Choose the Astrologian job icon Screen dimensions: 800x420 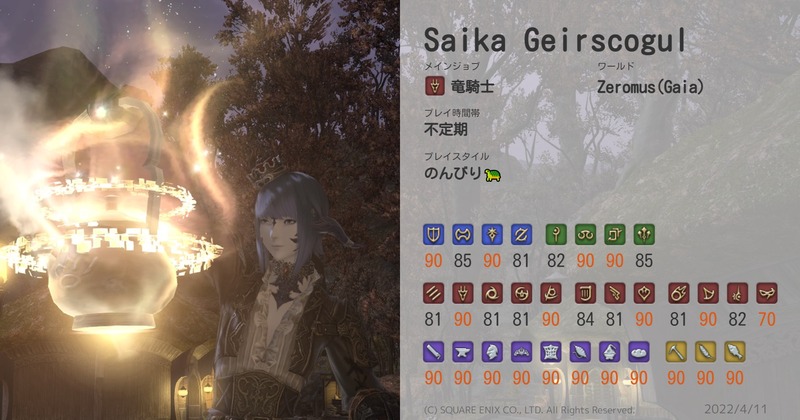tap(615, 235)
